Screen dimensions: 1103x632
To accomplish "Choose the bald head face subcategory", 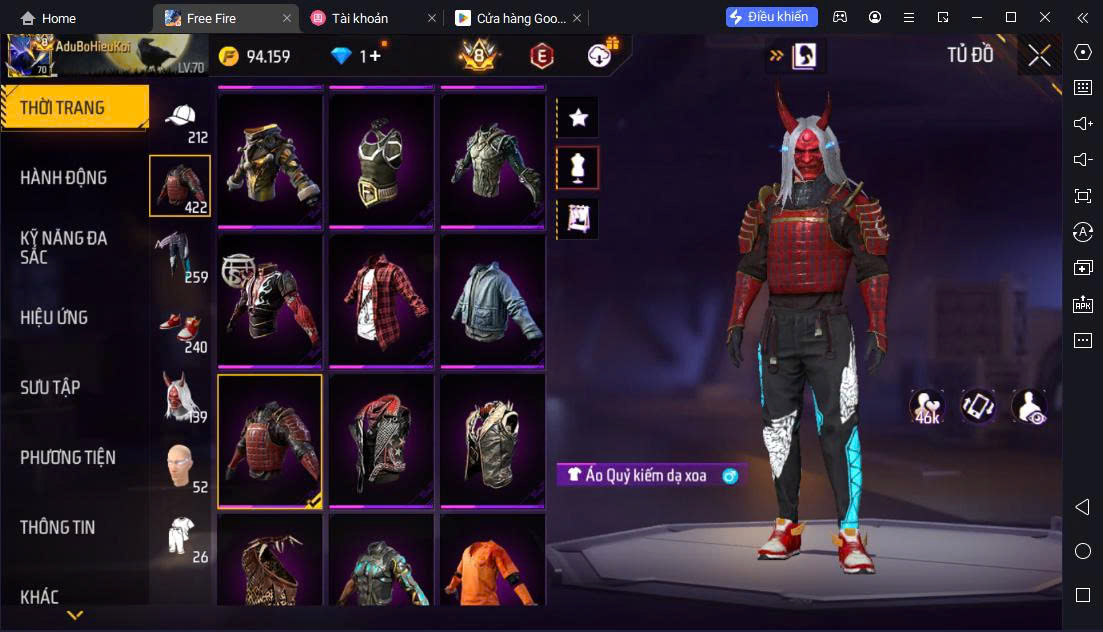I will tap(180, 465).
